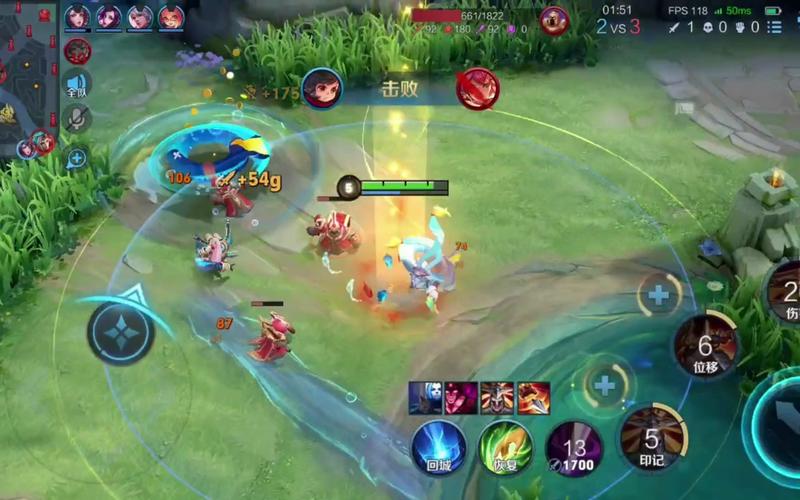Tap the virtual movement joystick
Screen dimensions: 800x500
tap(120, 333)
